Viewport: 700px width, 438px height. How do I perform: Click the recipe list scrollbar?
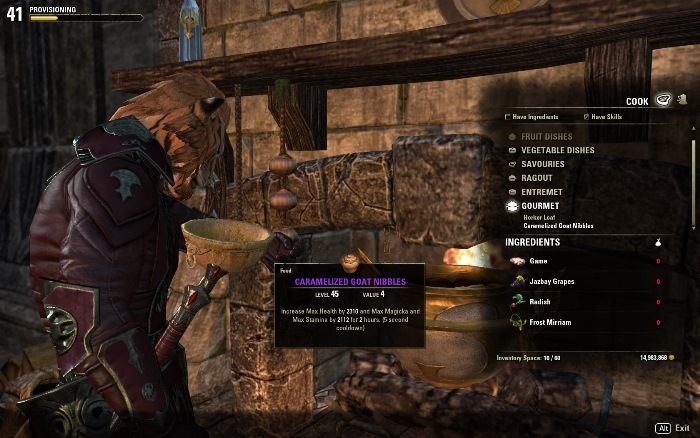(x=694, y=160)
